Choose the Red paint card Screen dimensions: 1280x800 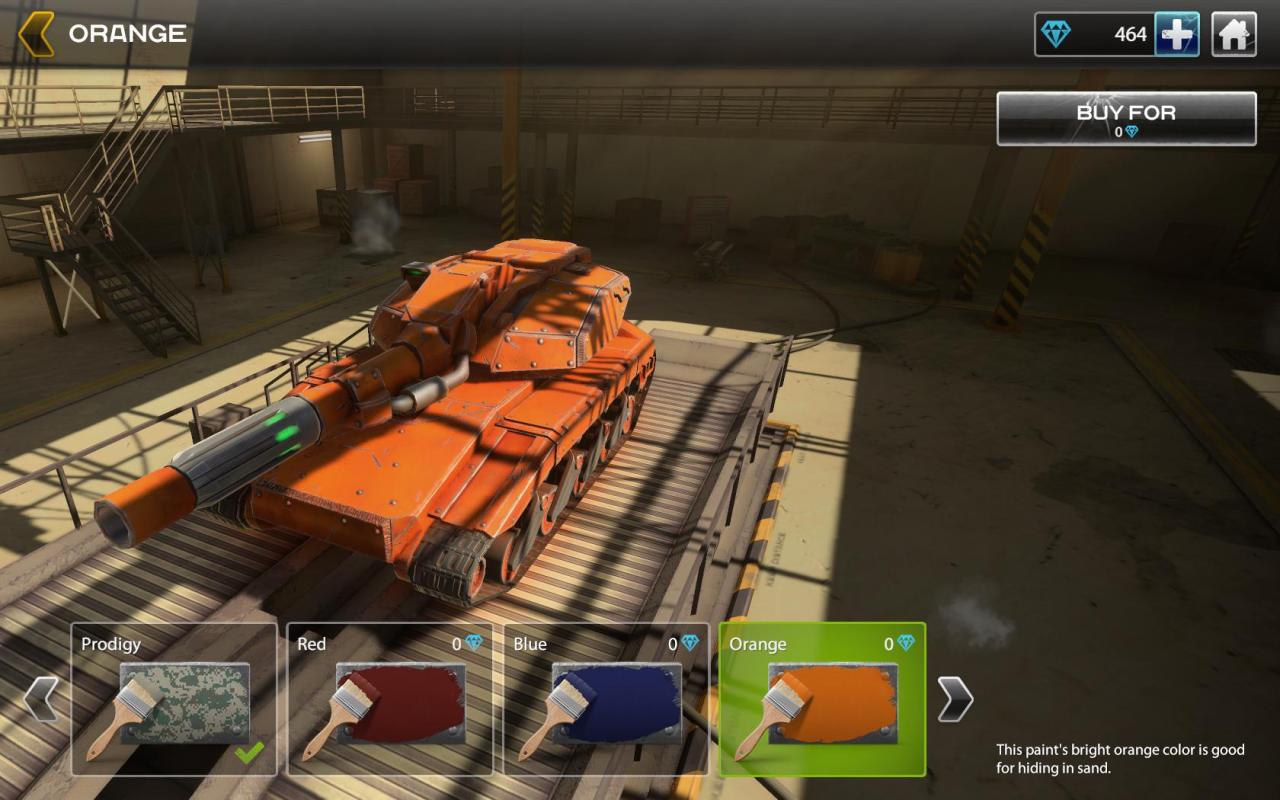(390, 699)
